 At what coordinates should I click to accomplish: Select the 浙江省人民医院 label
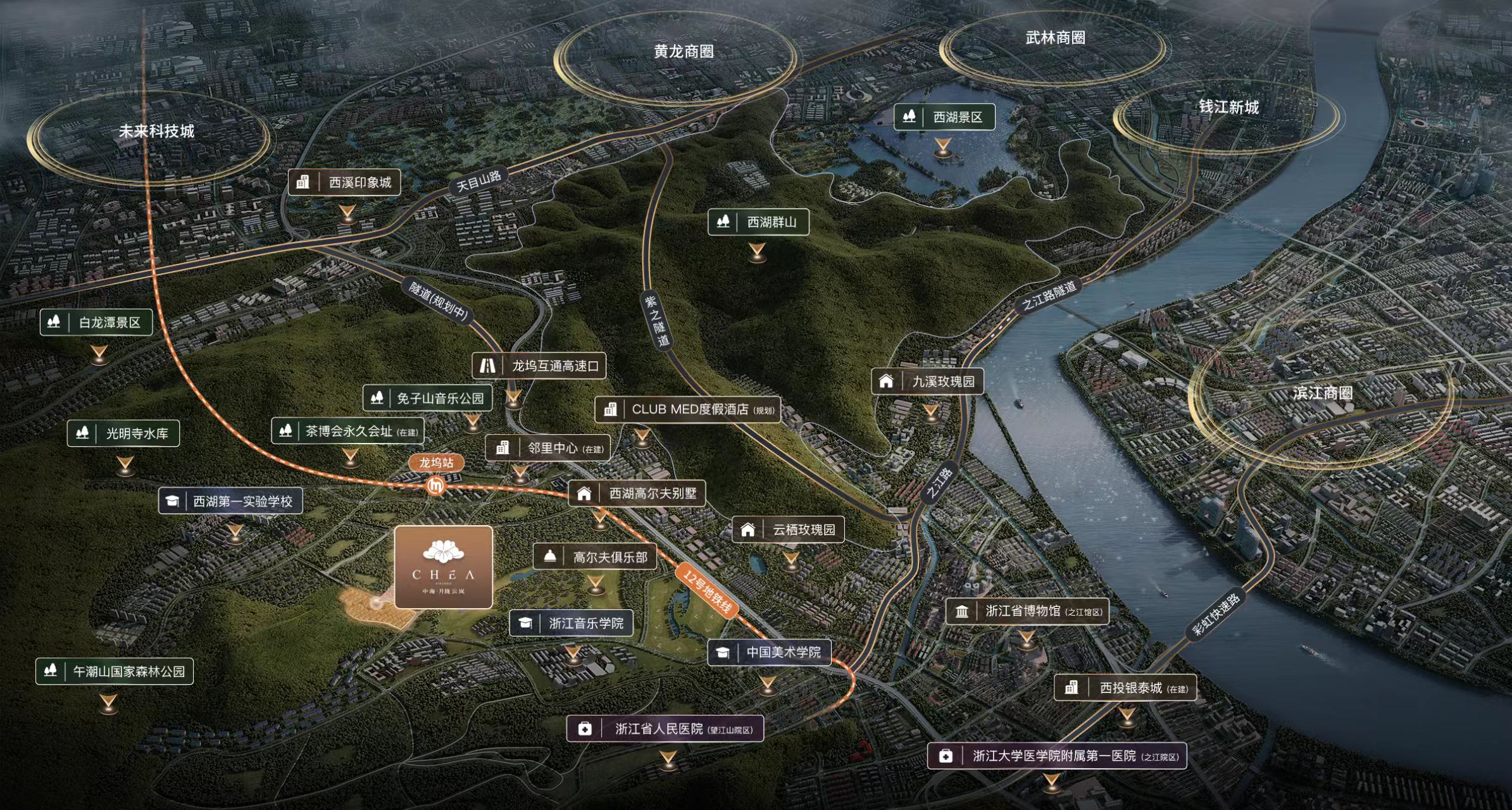click(x=665, y=729)
